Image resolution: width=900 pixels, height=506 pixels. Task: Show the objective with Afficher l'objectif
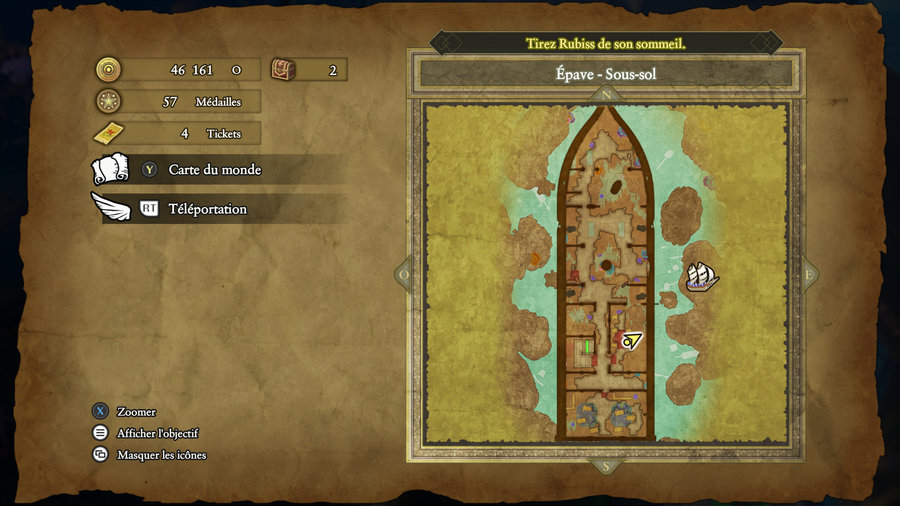[x=157, y=433]
